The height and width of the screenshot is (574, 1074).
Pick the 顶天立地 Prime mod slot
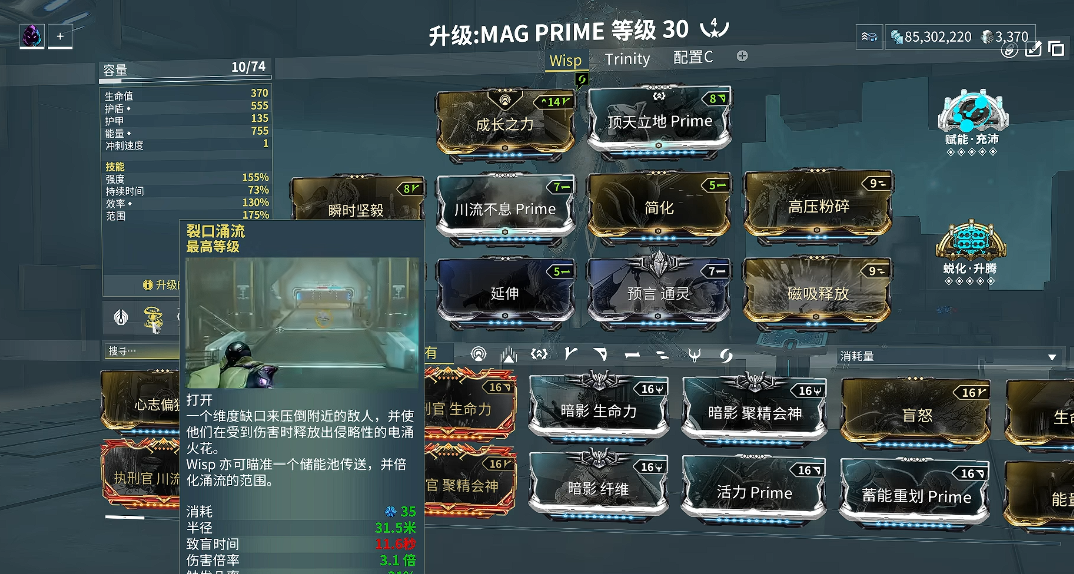coord(660,122)
